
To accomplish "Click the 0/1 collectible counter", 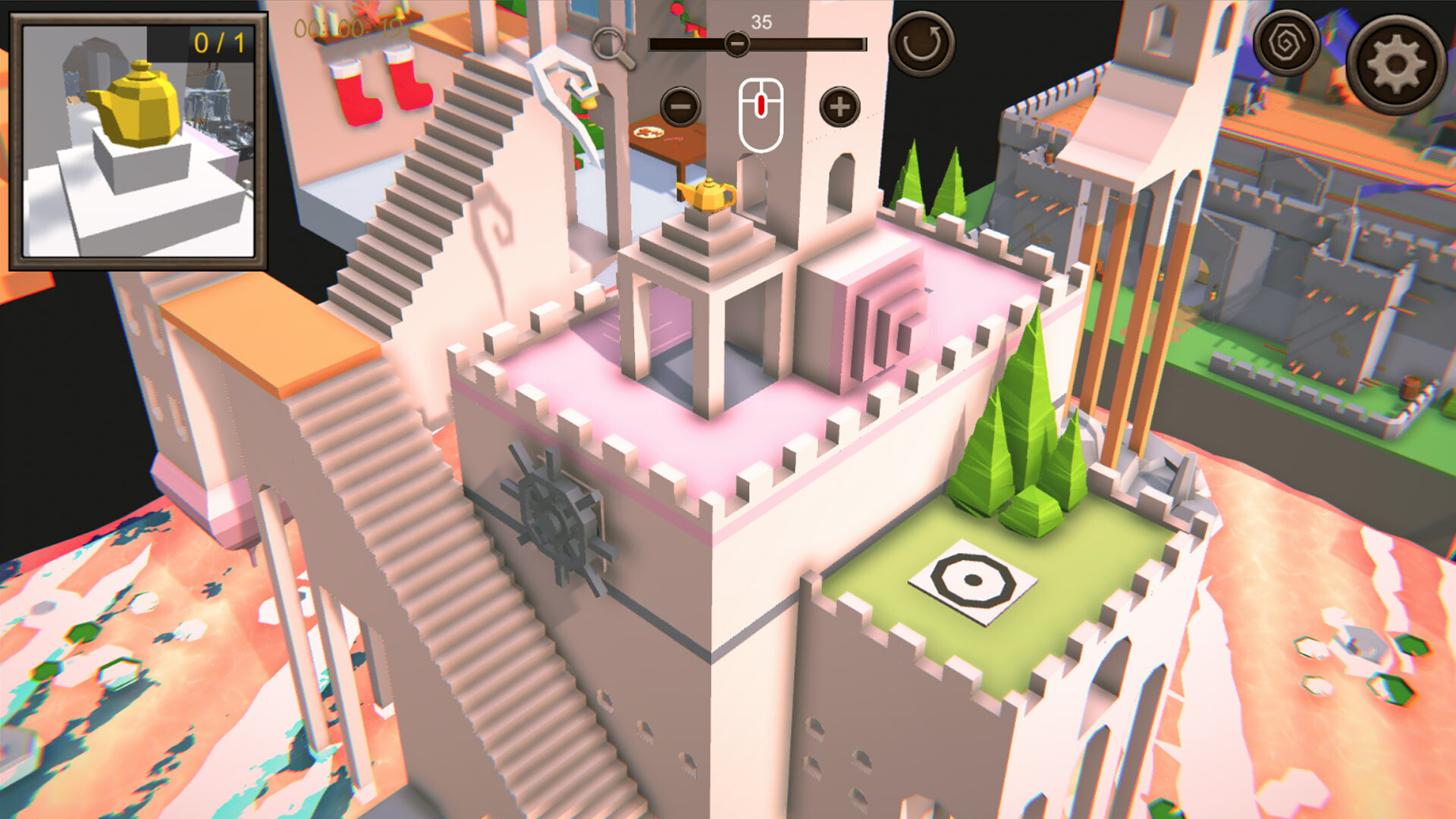I will tap(217, 44).
